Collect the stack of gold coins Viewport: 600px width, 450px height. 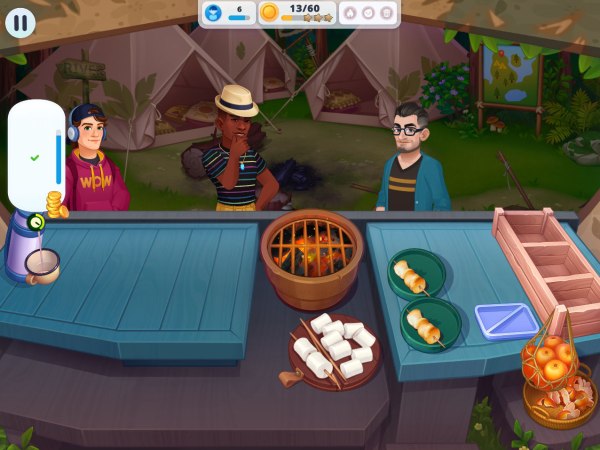(57, 207)
